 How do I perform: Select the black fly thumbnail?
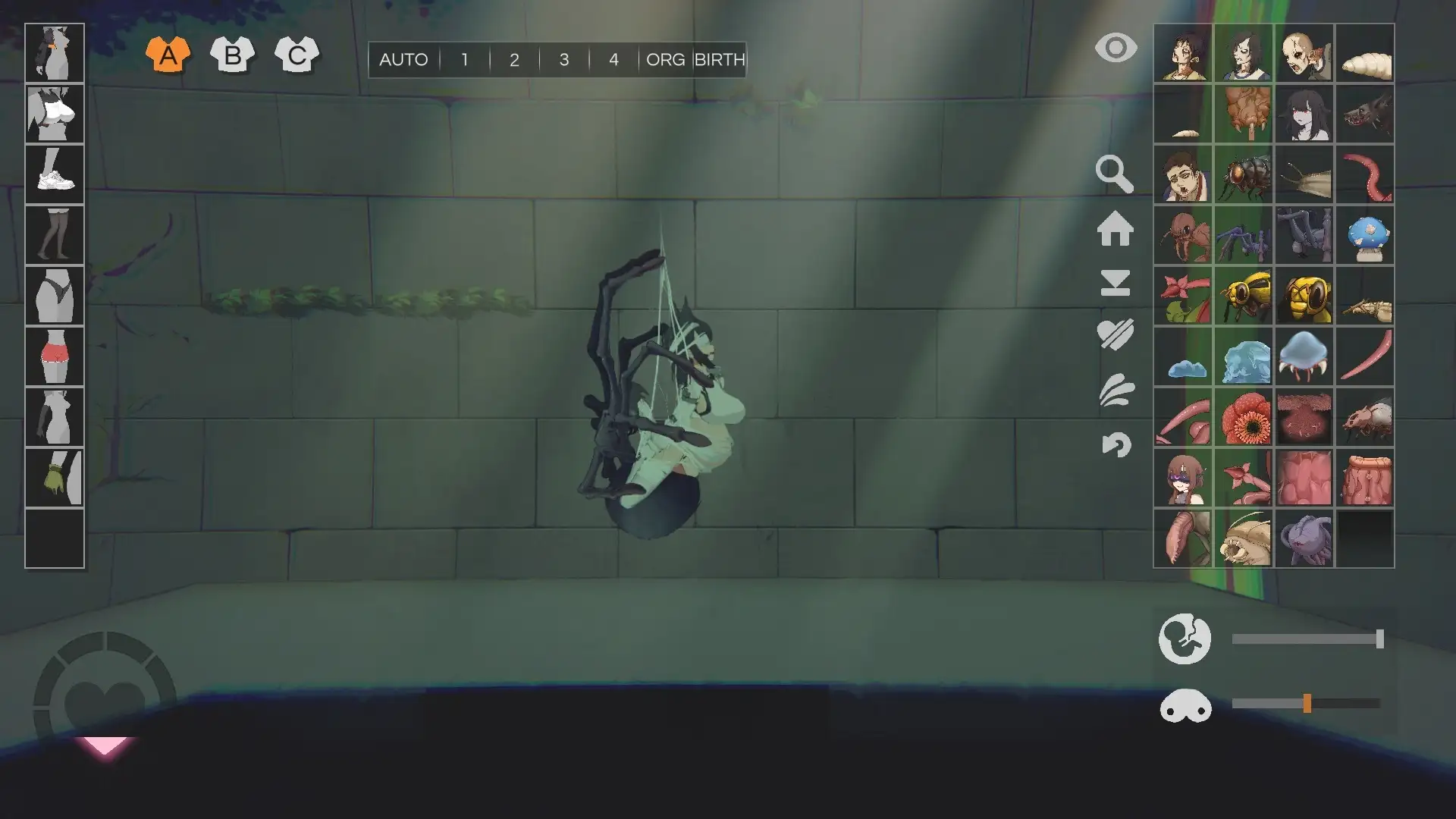point(1244,174)
